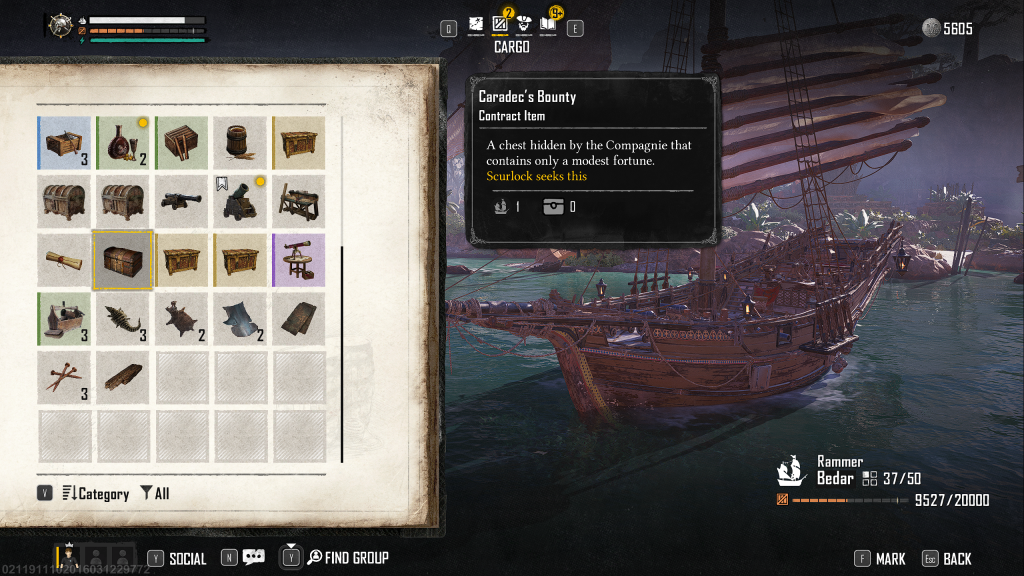Select the rolled scroll item
This screenshot has width=1024, height=576.
pos(64,260)
